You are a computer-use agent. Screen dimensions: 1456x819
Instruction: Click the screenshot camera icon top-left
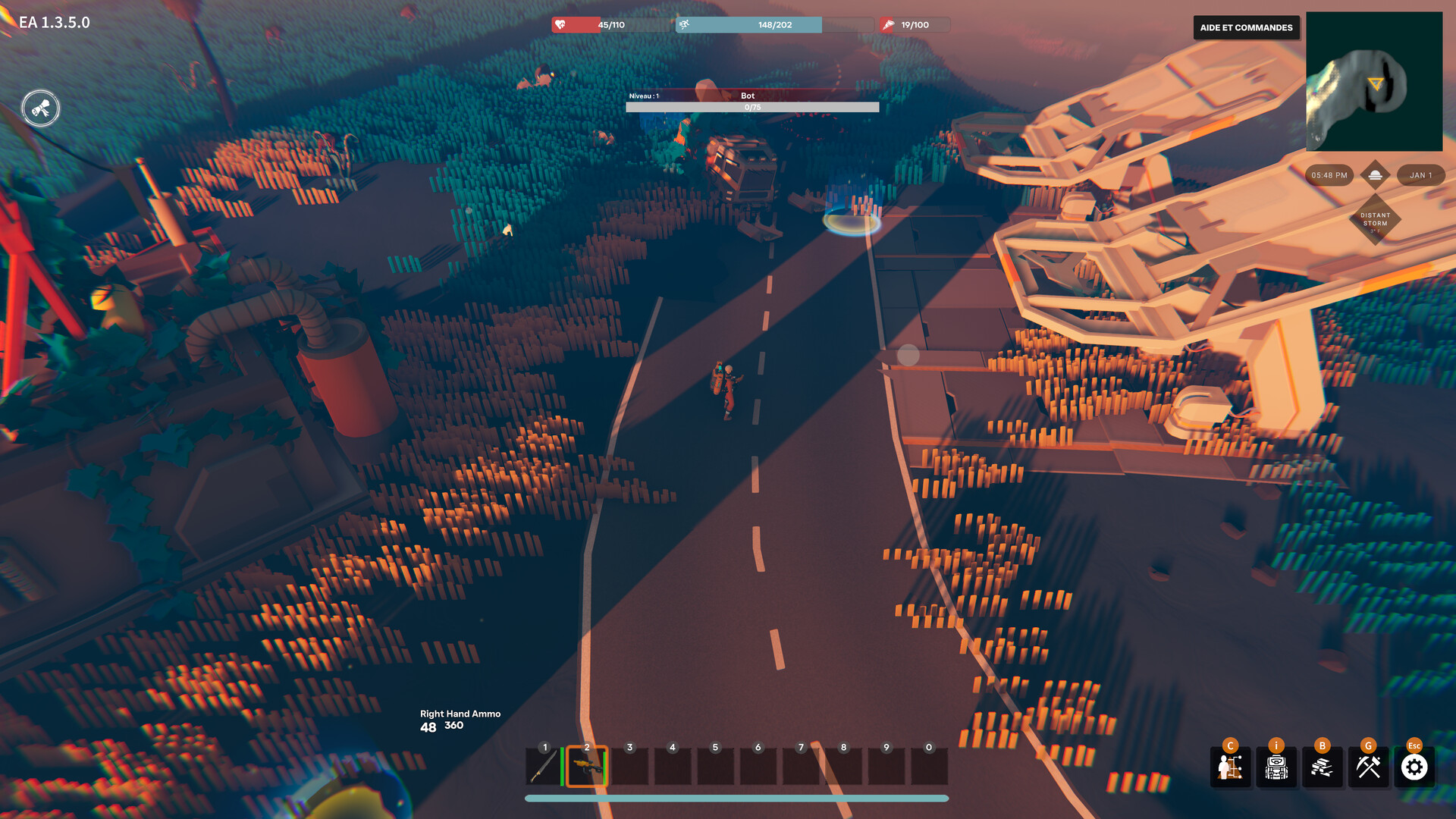tap(40, 108)
